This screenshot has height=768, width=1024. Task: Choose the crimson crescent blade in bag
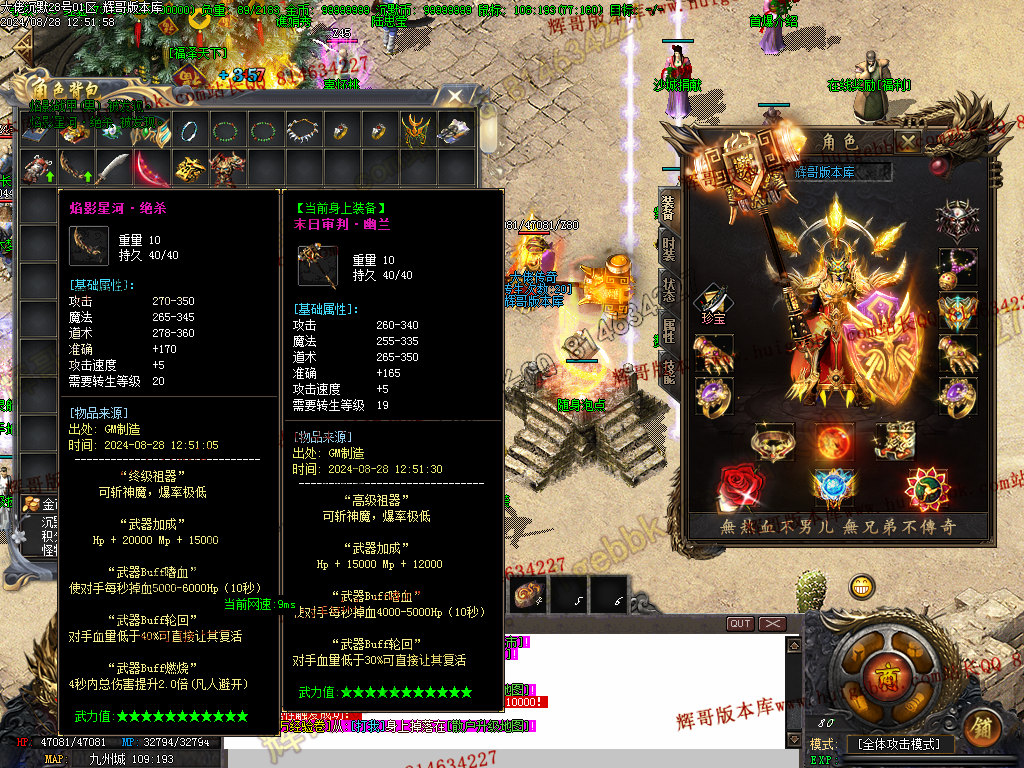(152, 167)
